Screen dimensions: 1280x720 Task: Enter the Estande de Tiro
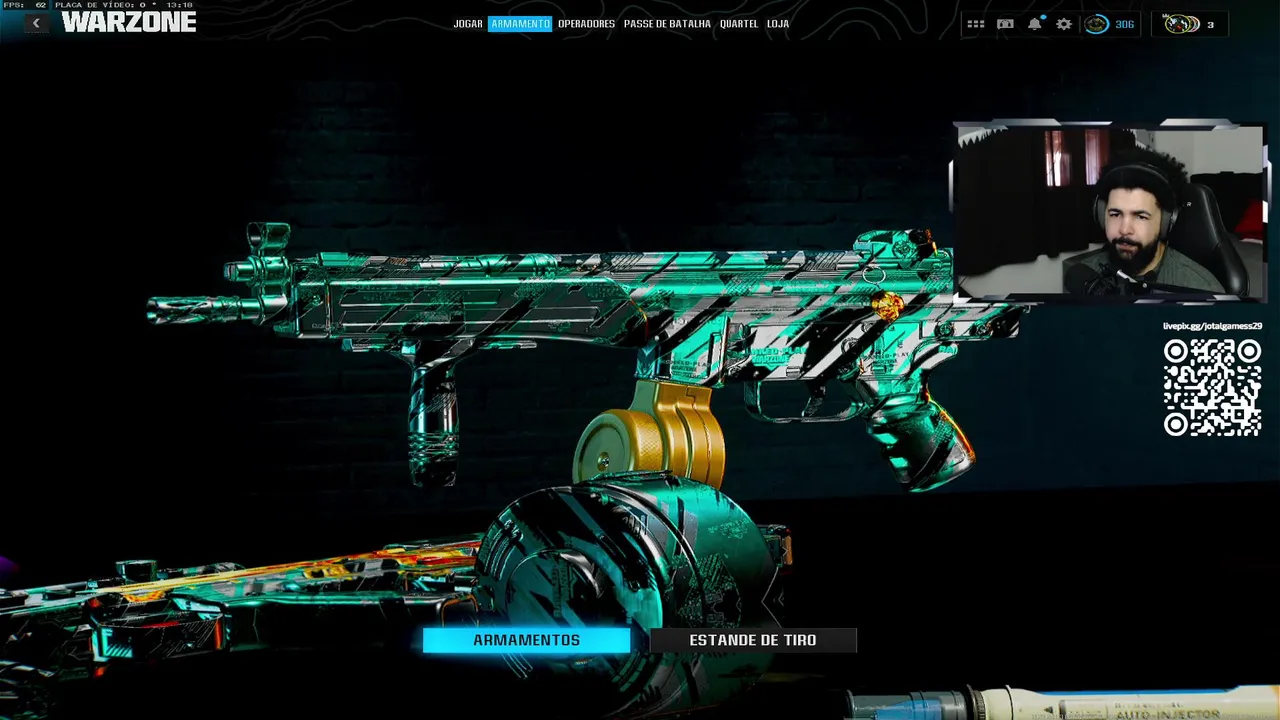tap(753, 640)
